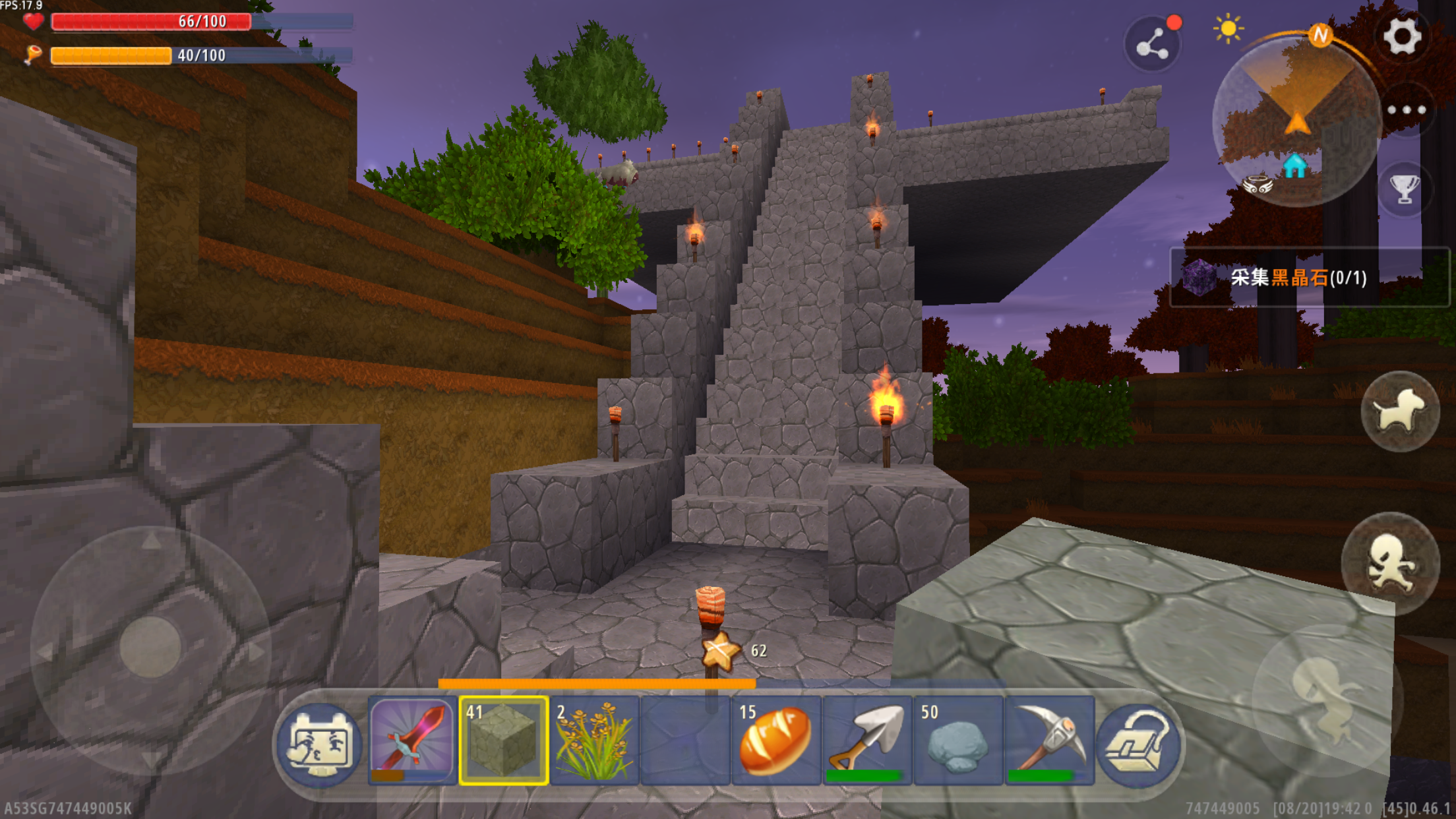Select the shovel hotbar slot
The image size is (1456, 819).
coord(867,741)
